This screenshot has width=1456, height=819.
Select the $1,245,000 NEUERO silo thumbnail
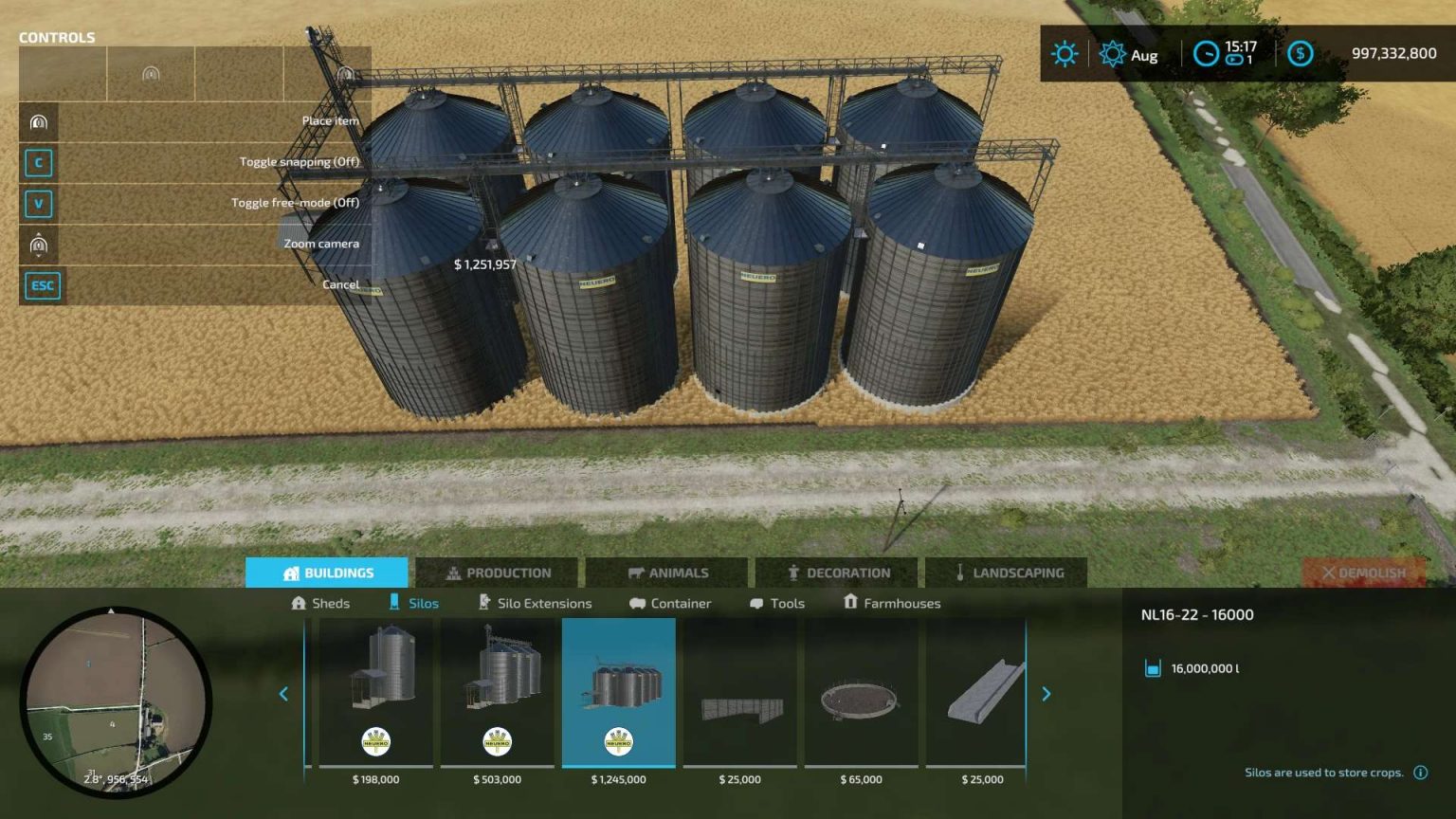pyautogui.click(x=619, y=692)
